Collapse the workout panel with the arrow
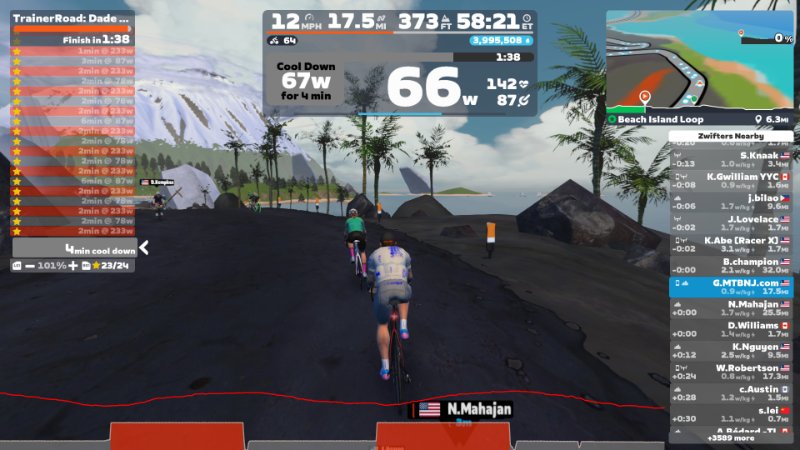This screenshot has height=450, width=800. coord(144,248)
